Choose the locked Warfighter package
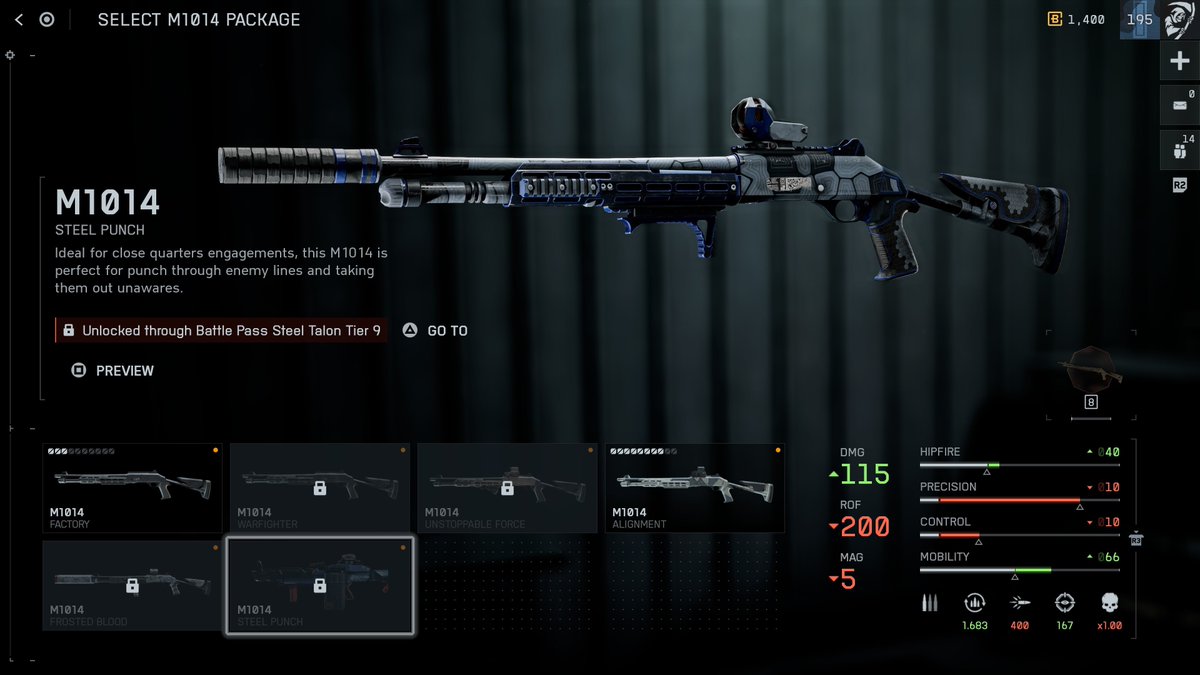This screenshot has height=675, width=1200. click(x=319, y=488)
